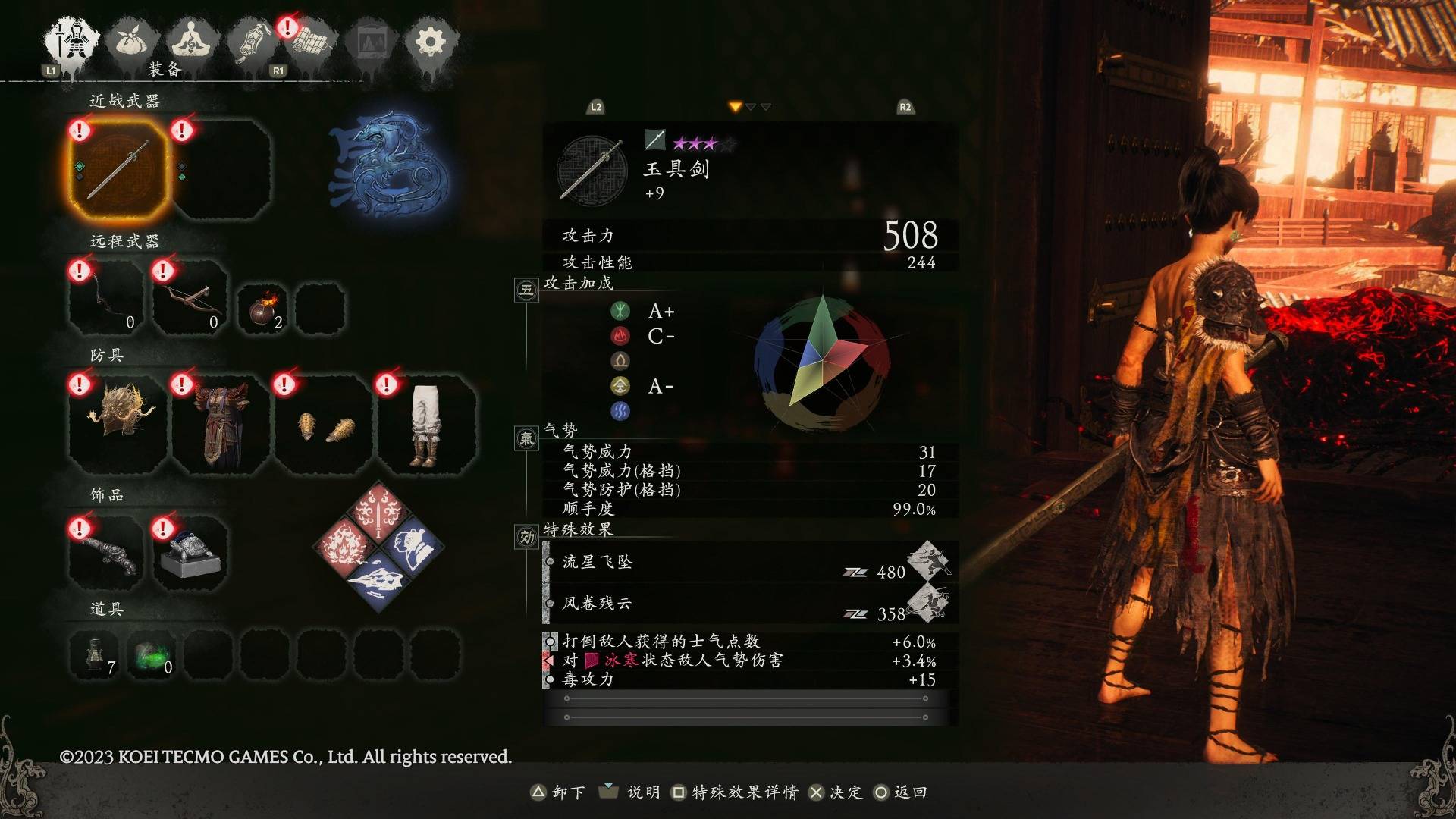The height and width of the screenshot is (819, 1456).
Task: Select the blue dragon divine beast emblem
Action: point(387,165)
